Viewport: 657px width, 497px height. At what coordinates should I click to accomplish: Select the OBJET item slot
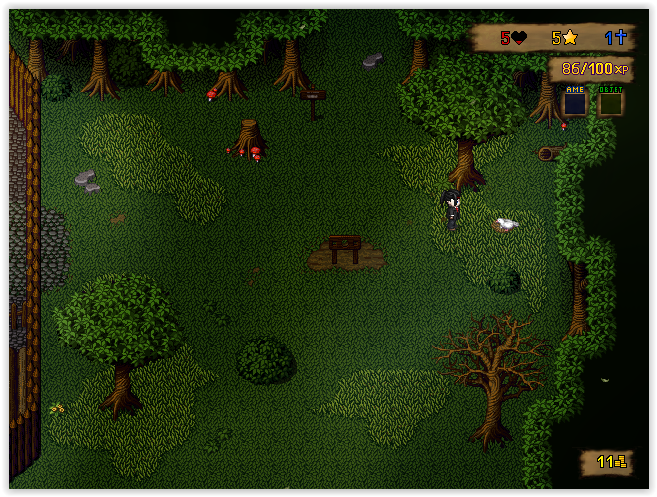[610, 102]
